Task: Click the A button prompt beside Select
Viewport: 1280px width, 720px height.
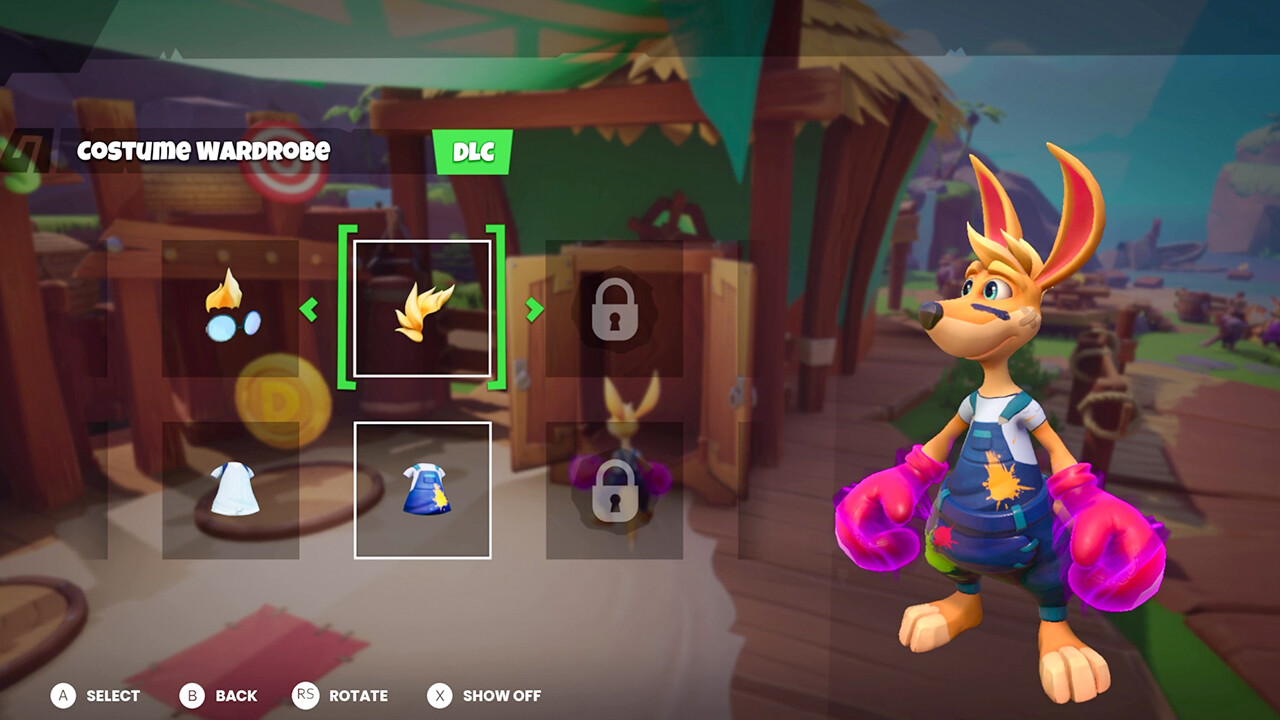Action: (x=62, y=696)
